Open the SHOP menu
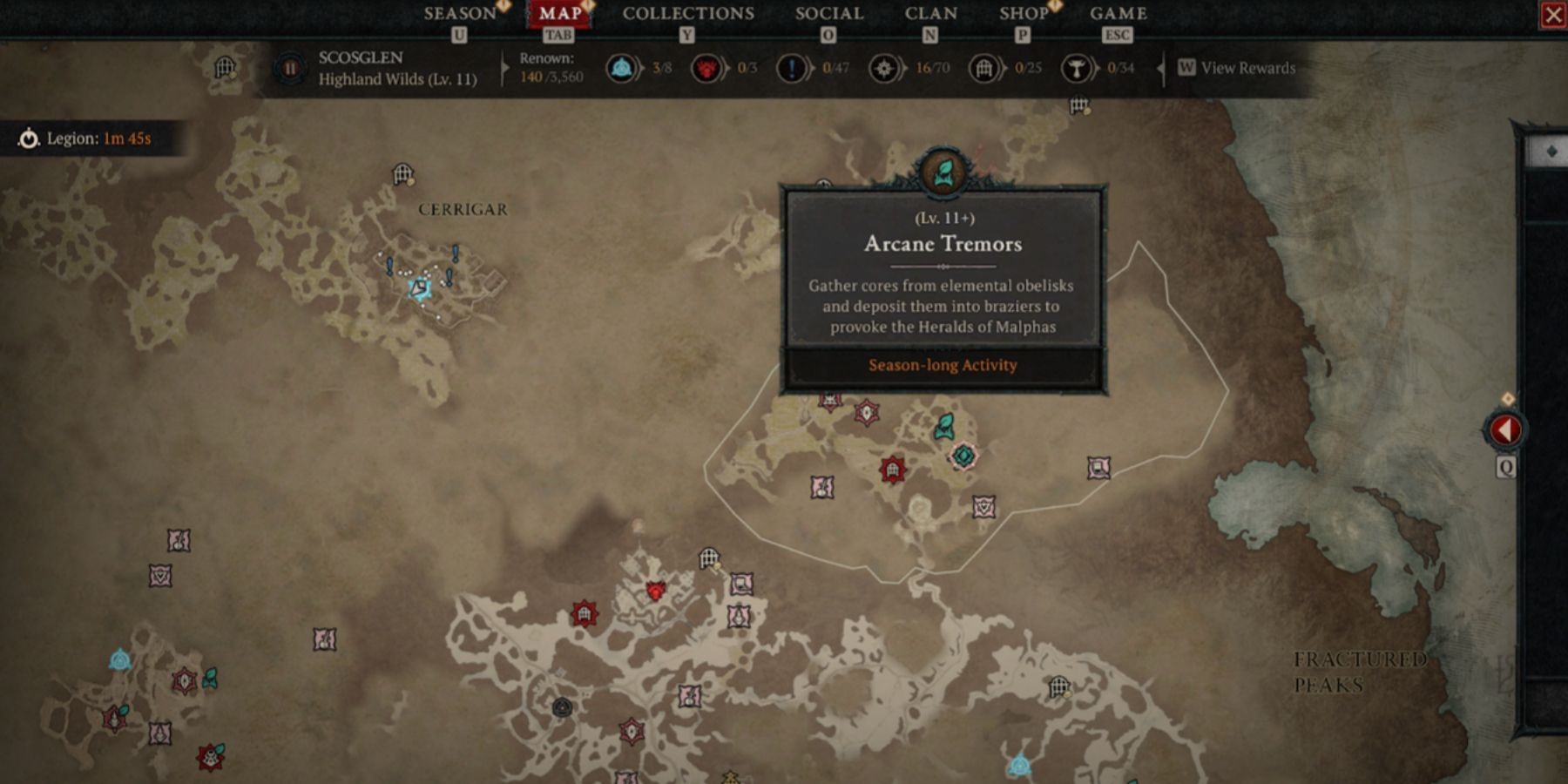 (x=1024, y=14)
